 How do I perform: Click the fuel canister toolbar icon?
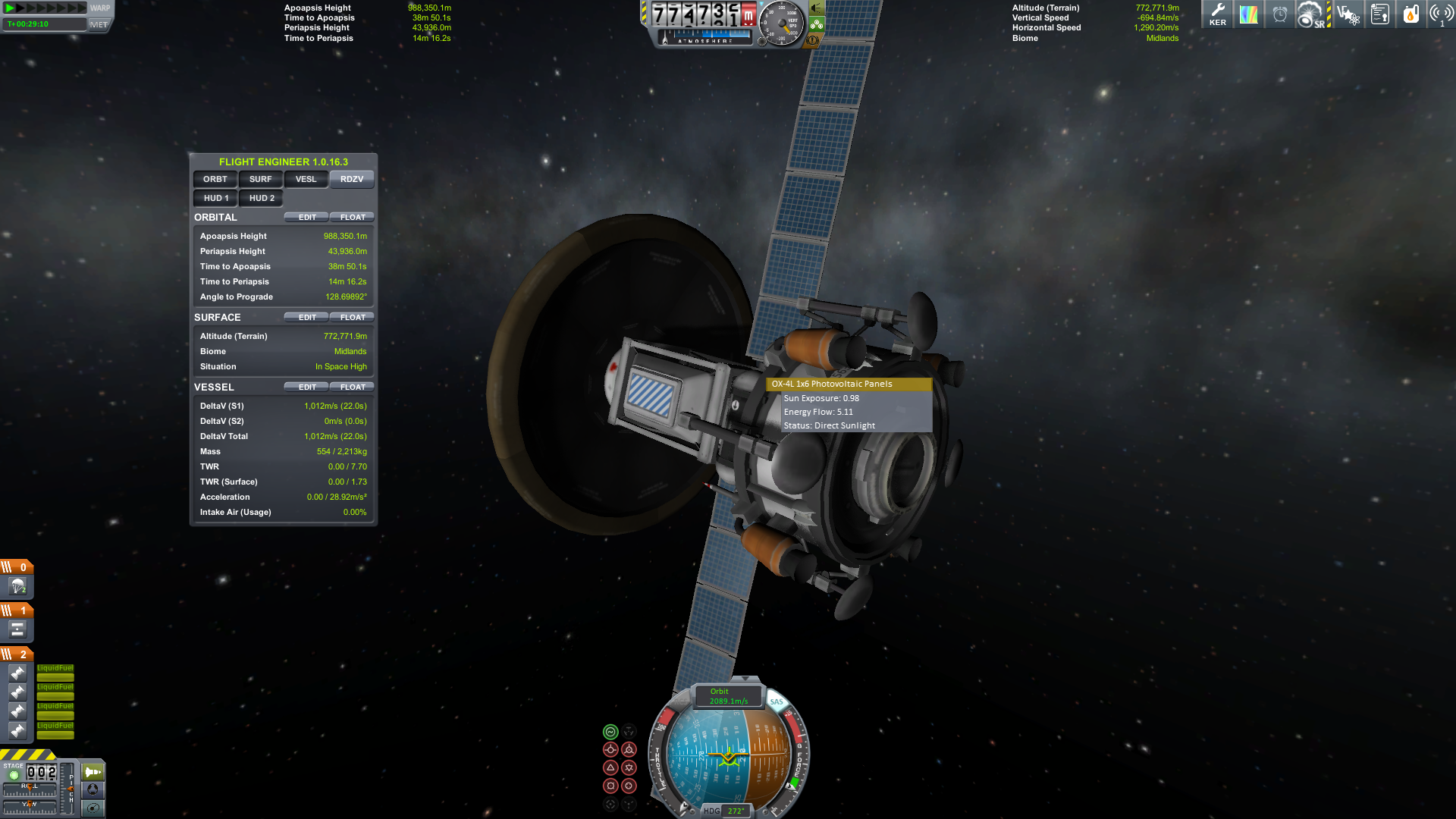pyautogui.click(x=1410, y=14)
